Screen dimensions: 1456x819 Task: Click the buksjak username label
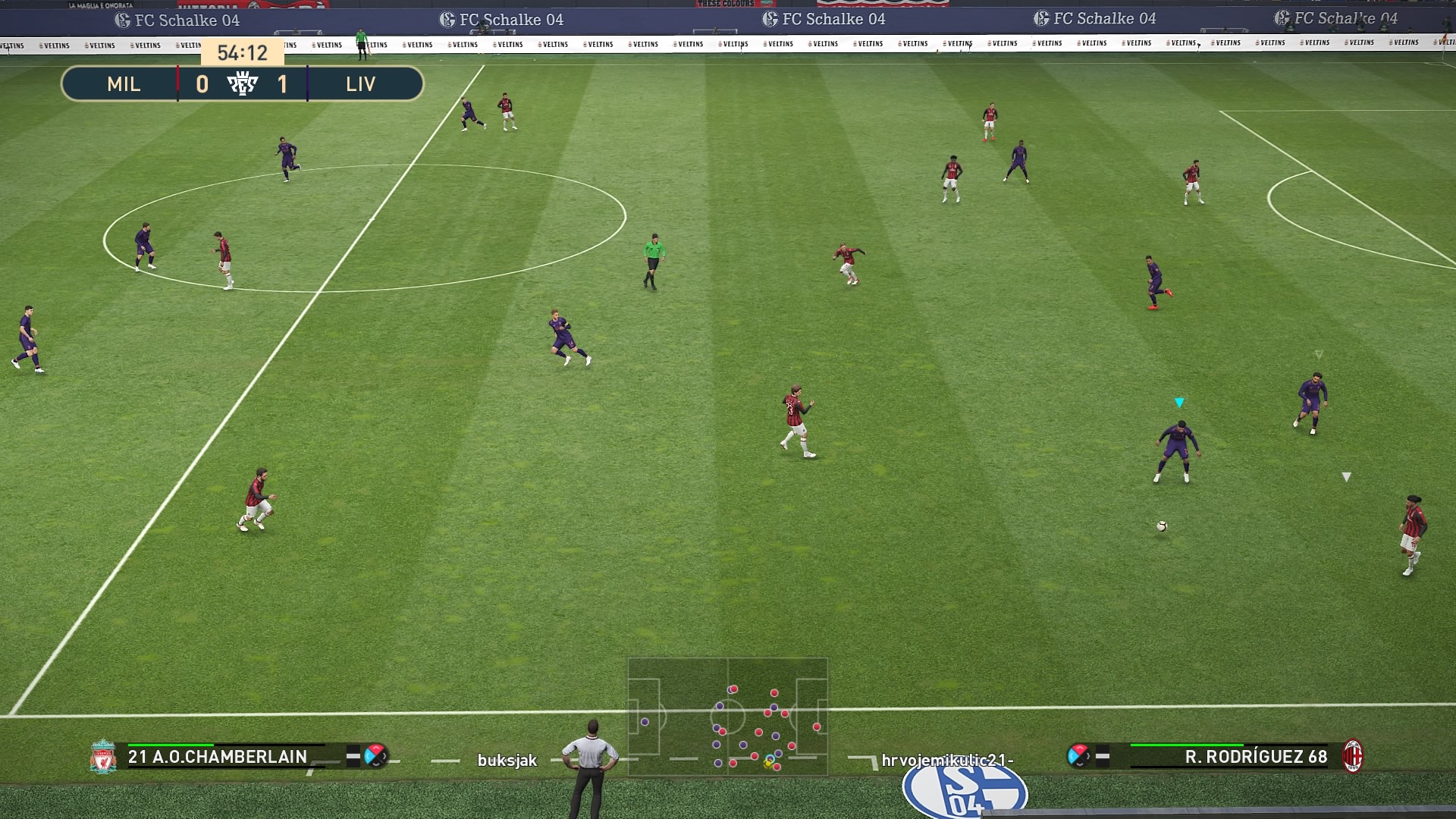pos(507,760)
